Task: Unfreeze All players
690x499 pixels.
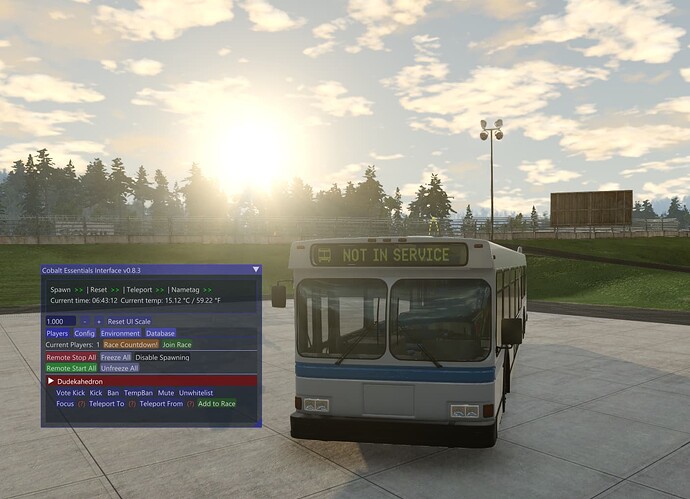Action: pos(119,368)
